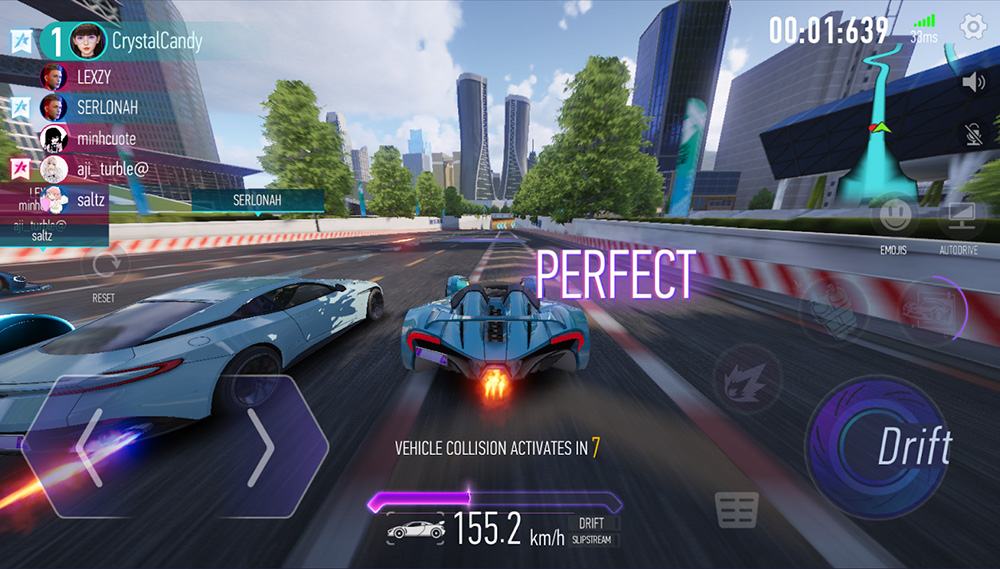
Task: Reset the car position
Action: click(103, 268)
